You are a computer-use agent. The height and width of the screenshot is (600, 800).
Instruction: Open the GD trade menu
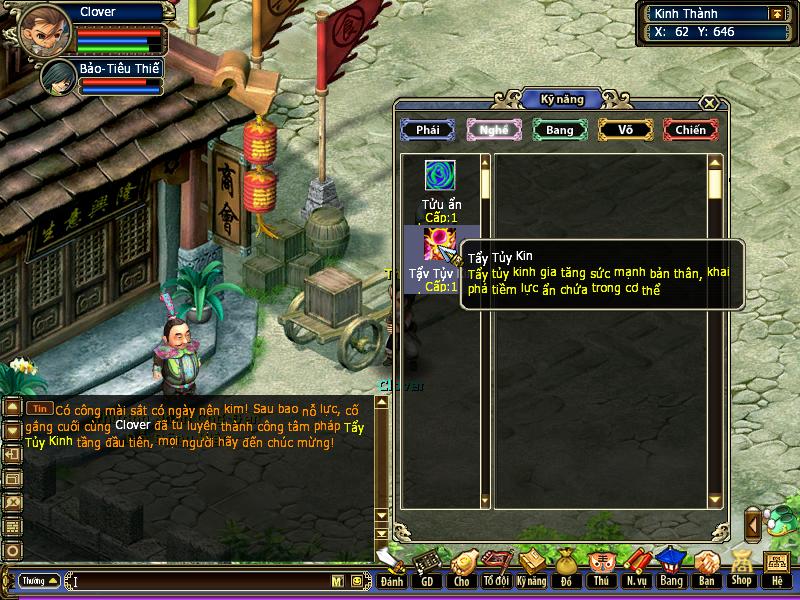coord(427,566)
